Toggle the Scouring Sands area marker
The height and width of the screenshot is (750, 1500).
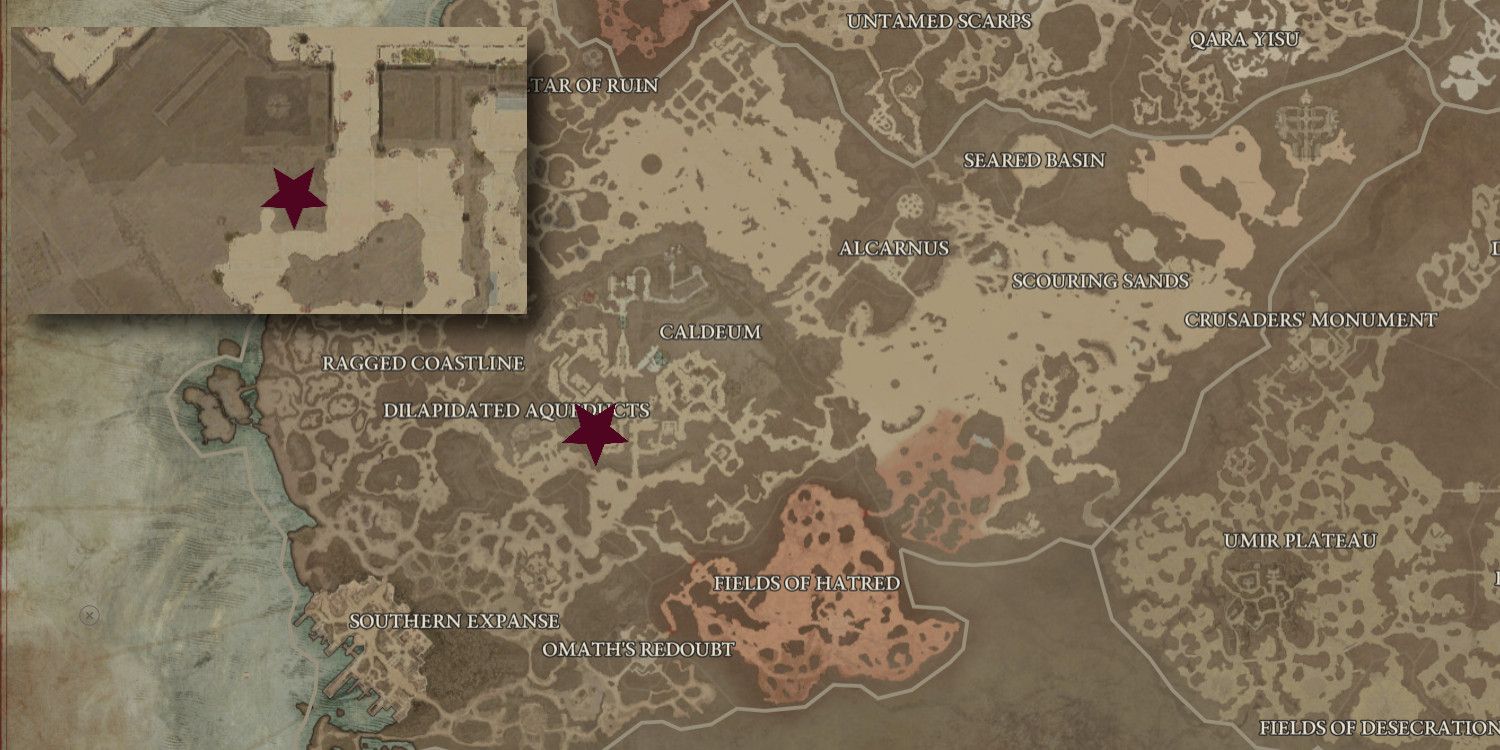click(1098, 281)
